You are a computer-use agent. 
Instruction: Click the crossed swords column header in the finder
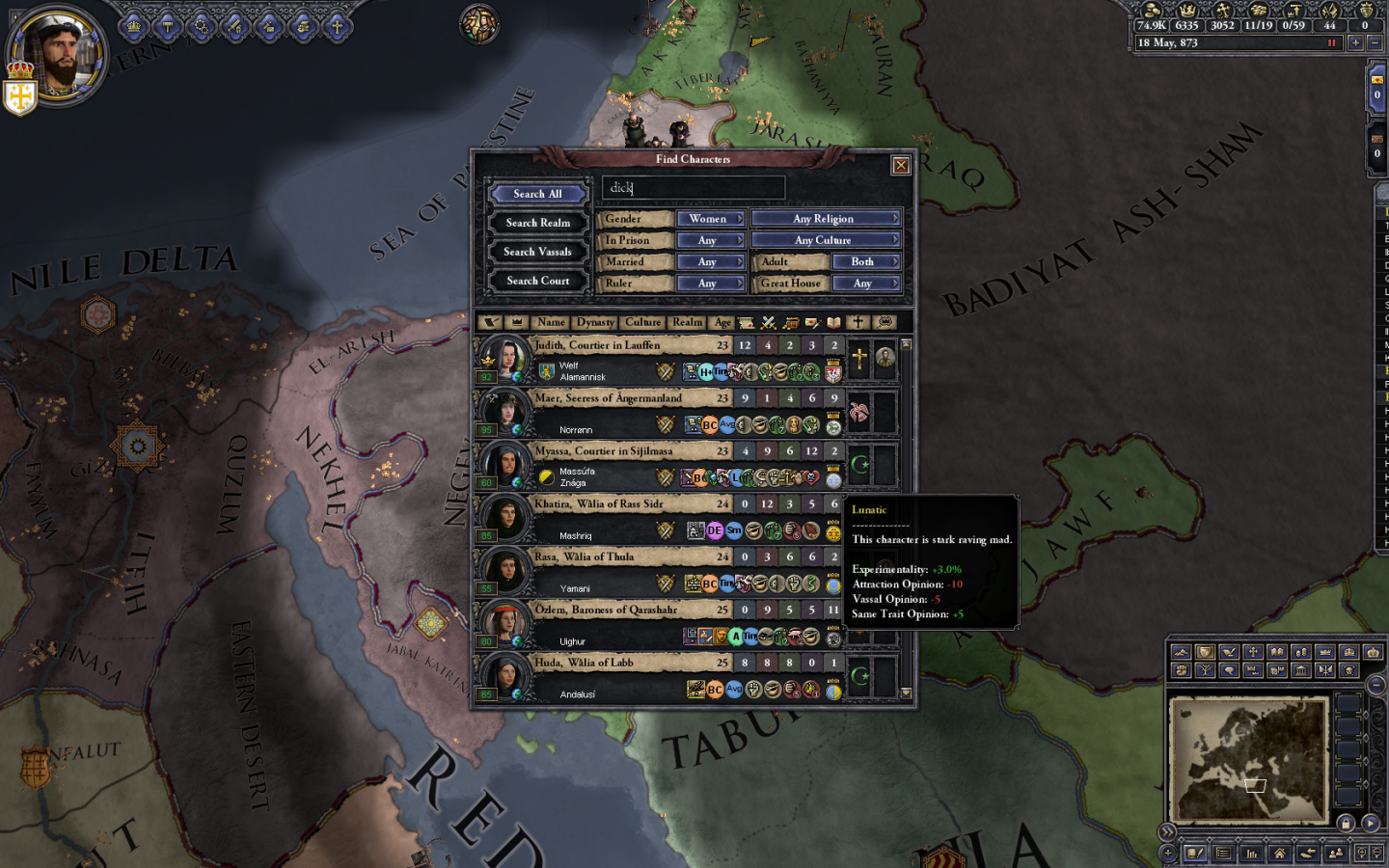[x=767, y=322]
